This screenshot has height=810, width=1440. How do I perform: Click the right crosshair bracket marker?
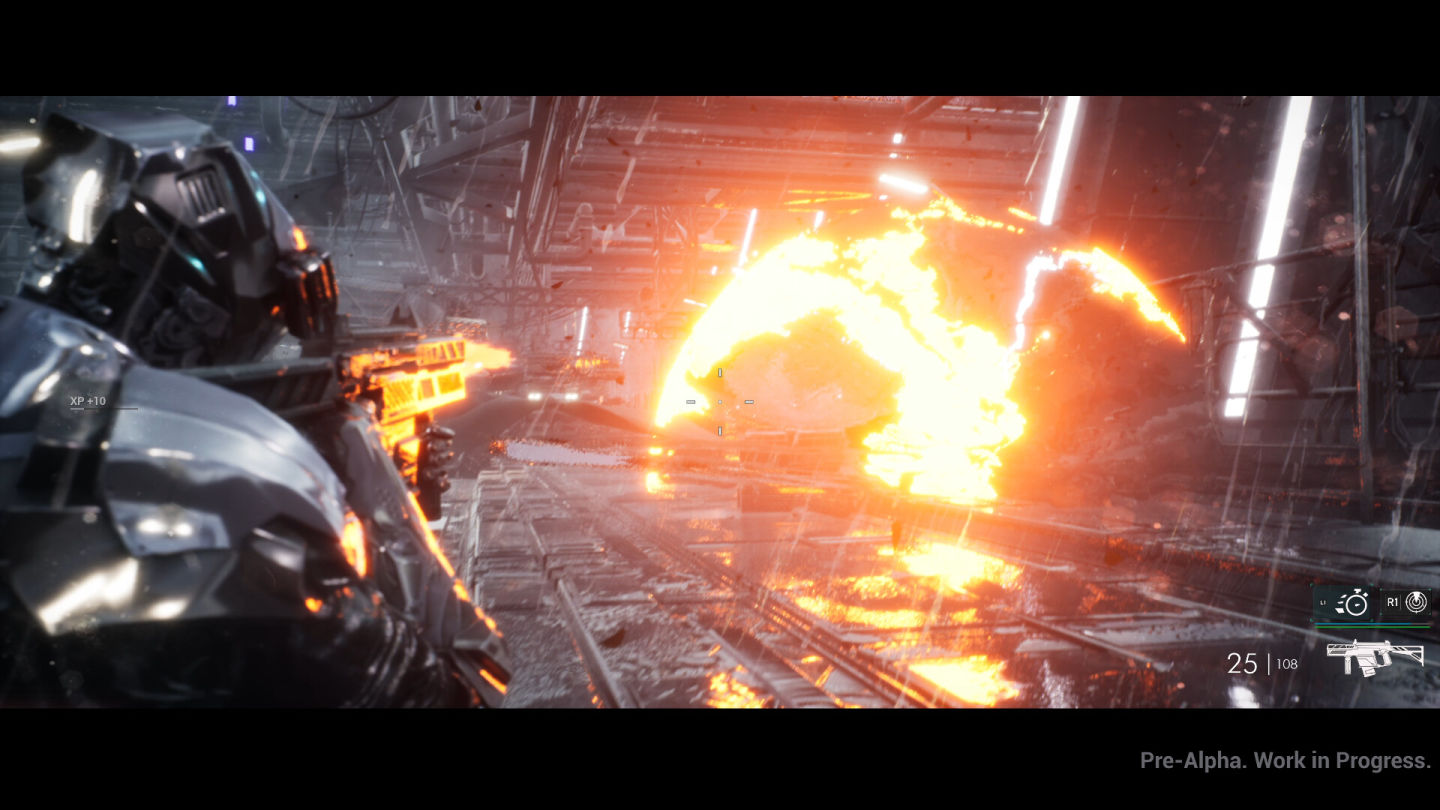point(749,402)
